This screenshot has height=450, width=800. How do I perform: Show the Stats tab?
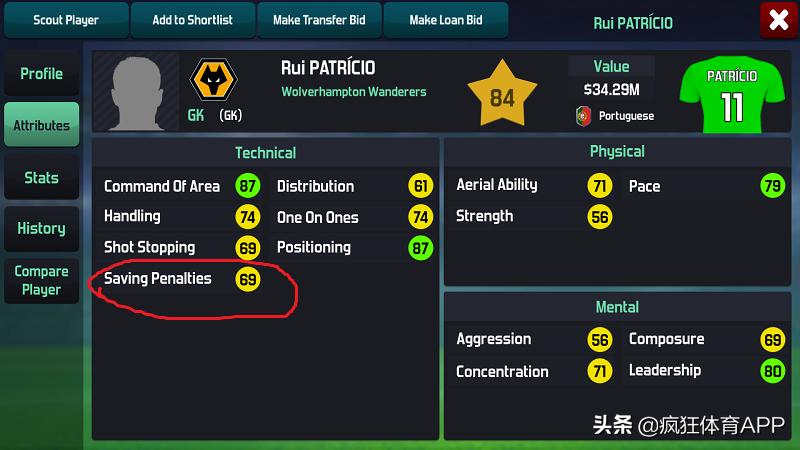click(41, 178)
